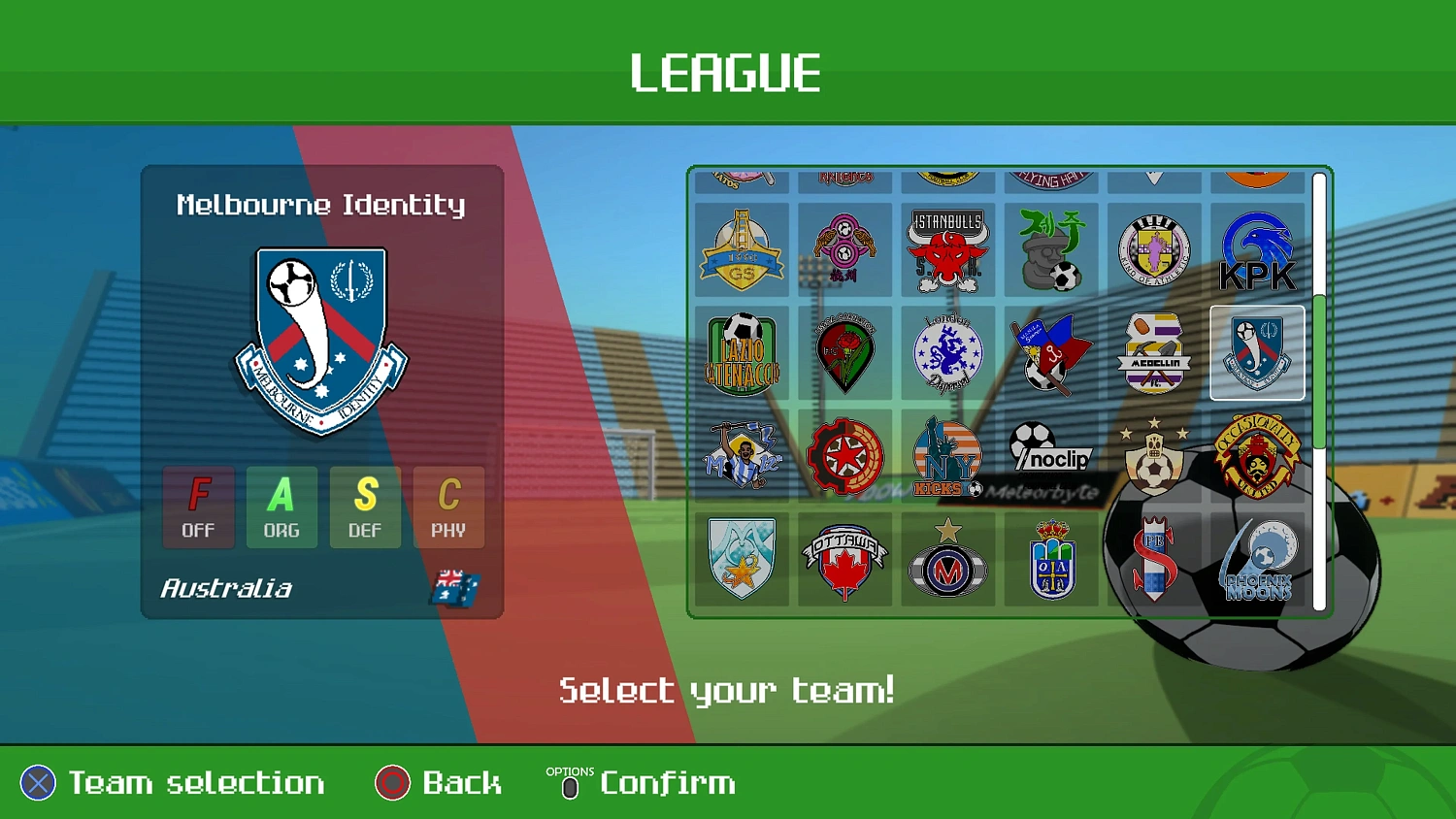Image resolution: width=1456 pixels, height=819 pixels.
Task: Click the DEF defense rating tile
Action: pyautogui.click(x=365, y=507)
